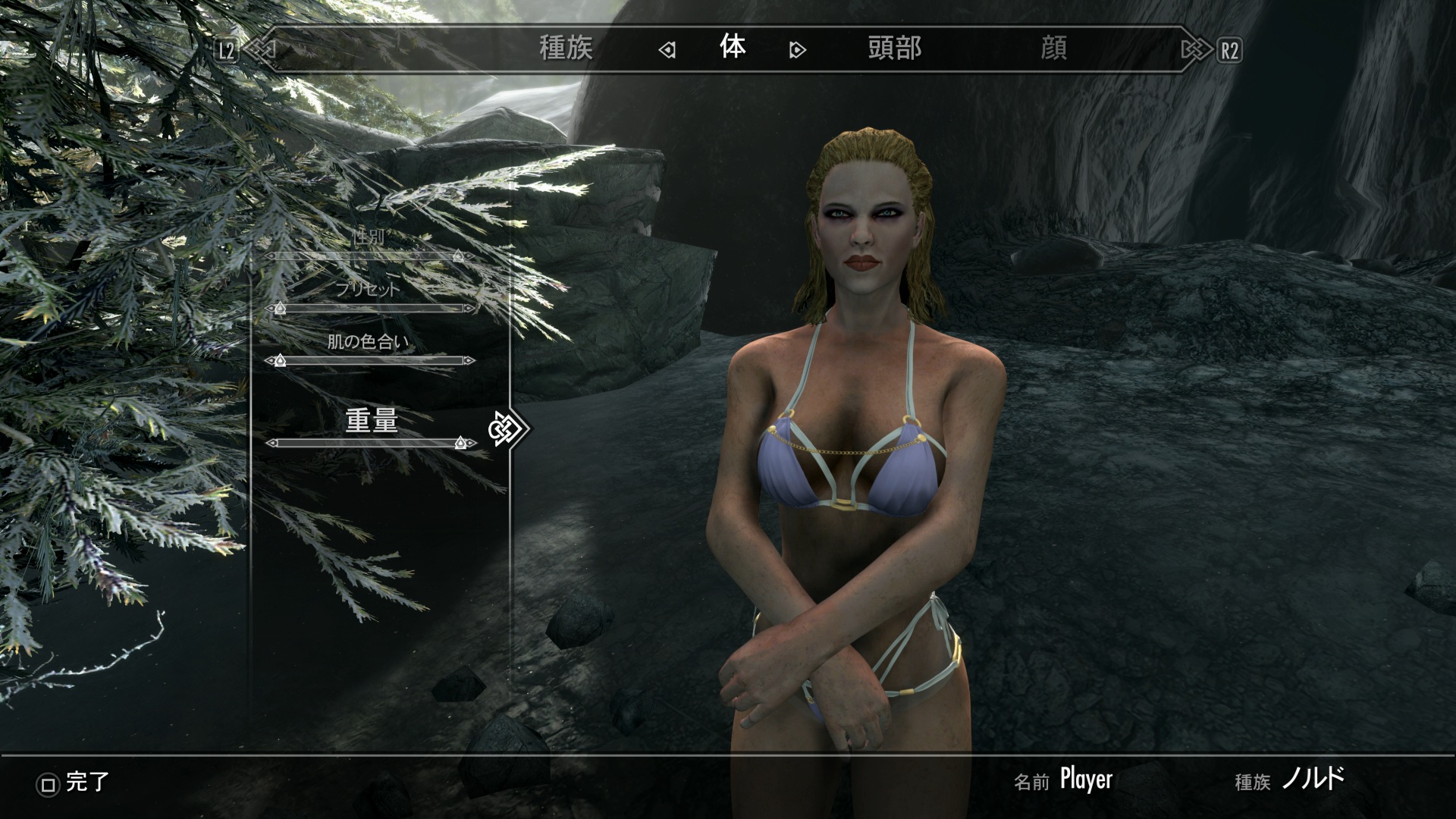Adjust the 重量 (Weight) slider

point(370,443)
